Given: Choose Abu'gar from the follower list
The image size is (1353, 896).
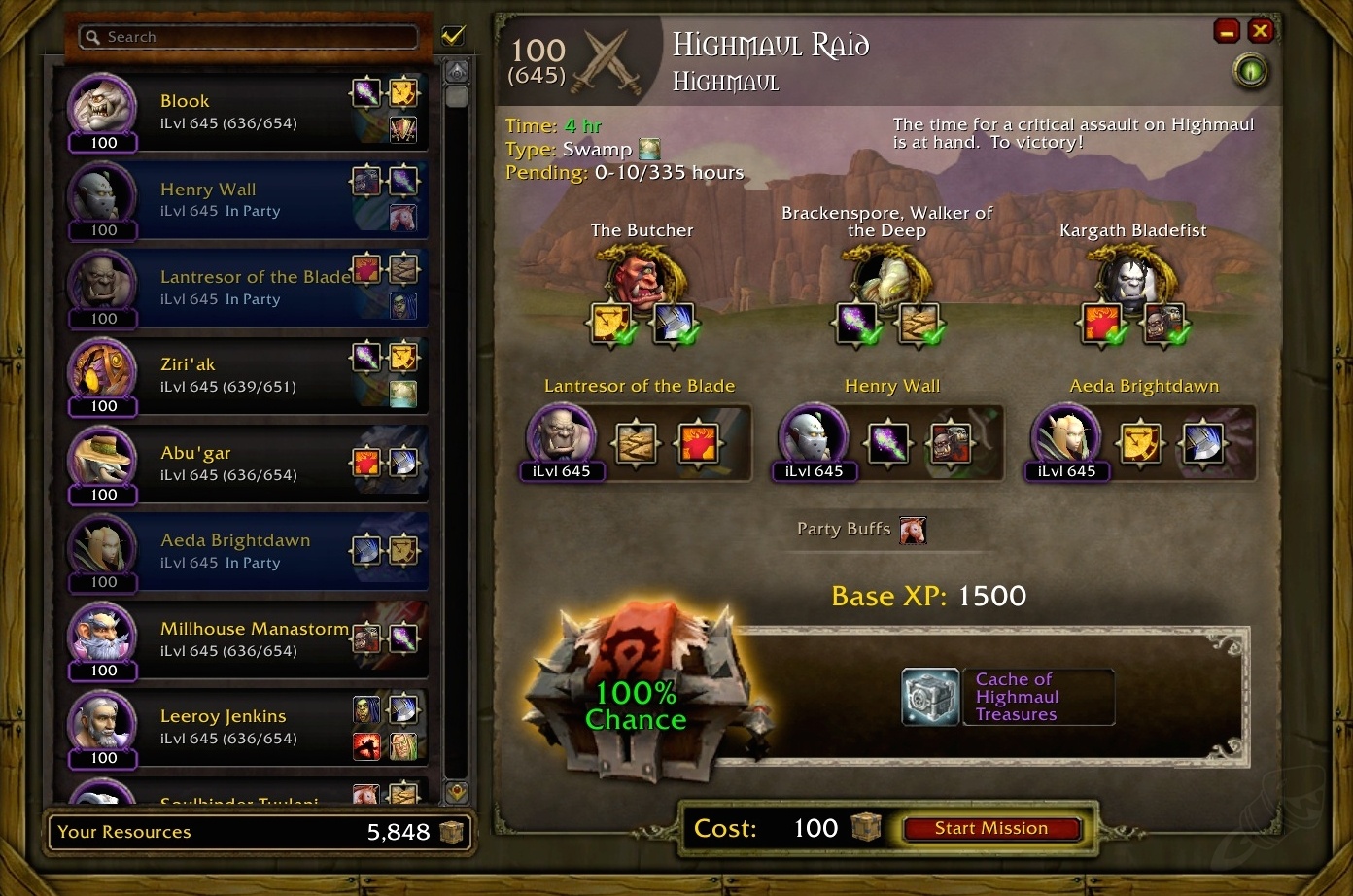Looking at the screenshot, I should click(243, 464).
